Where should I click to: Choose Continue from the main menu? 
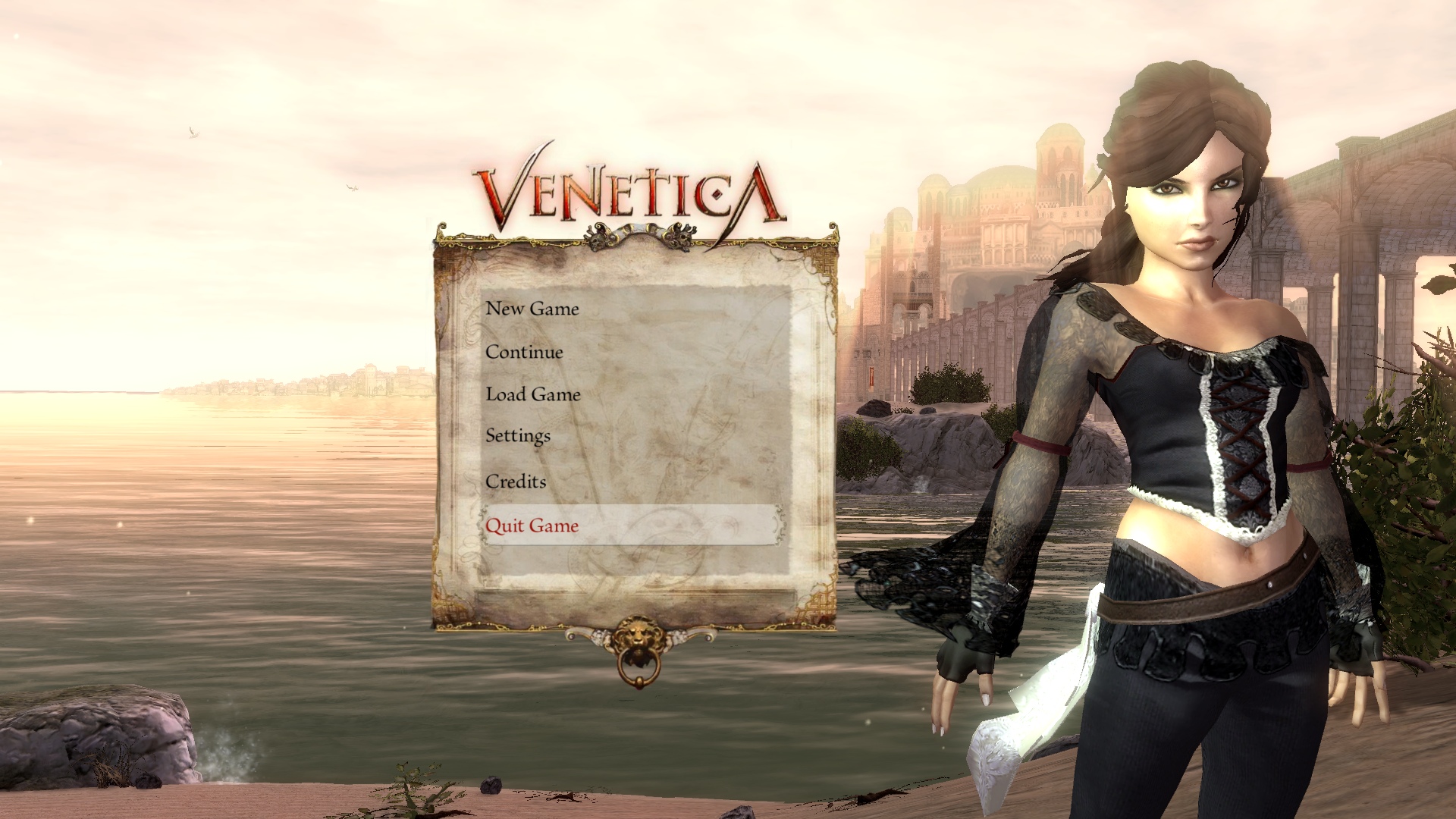click(524, 352)
